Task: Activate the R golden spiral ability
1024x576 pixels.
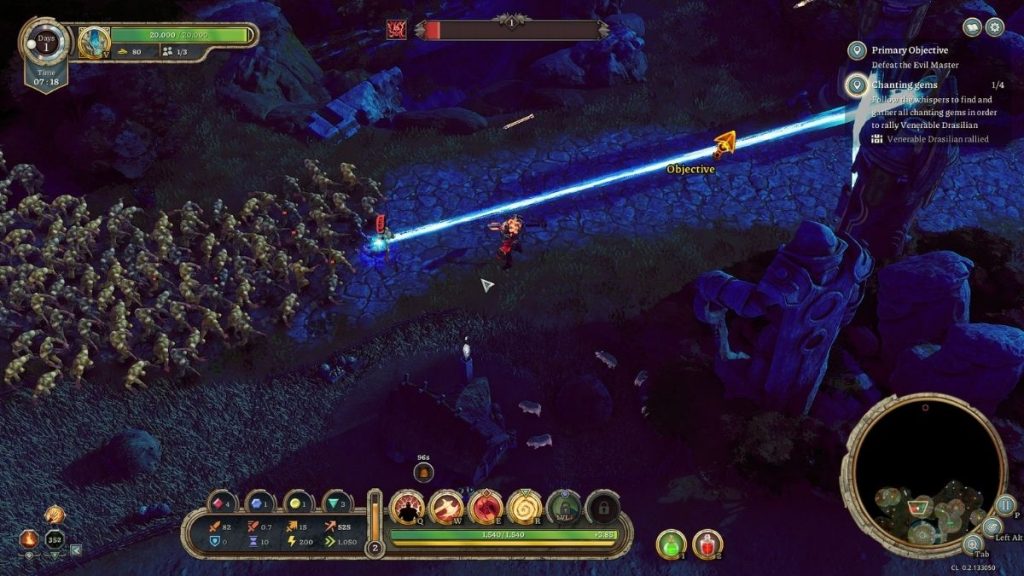Action: [x=524, y=509]
